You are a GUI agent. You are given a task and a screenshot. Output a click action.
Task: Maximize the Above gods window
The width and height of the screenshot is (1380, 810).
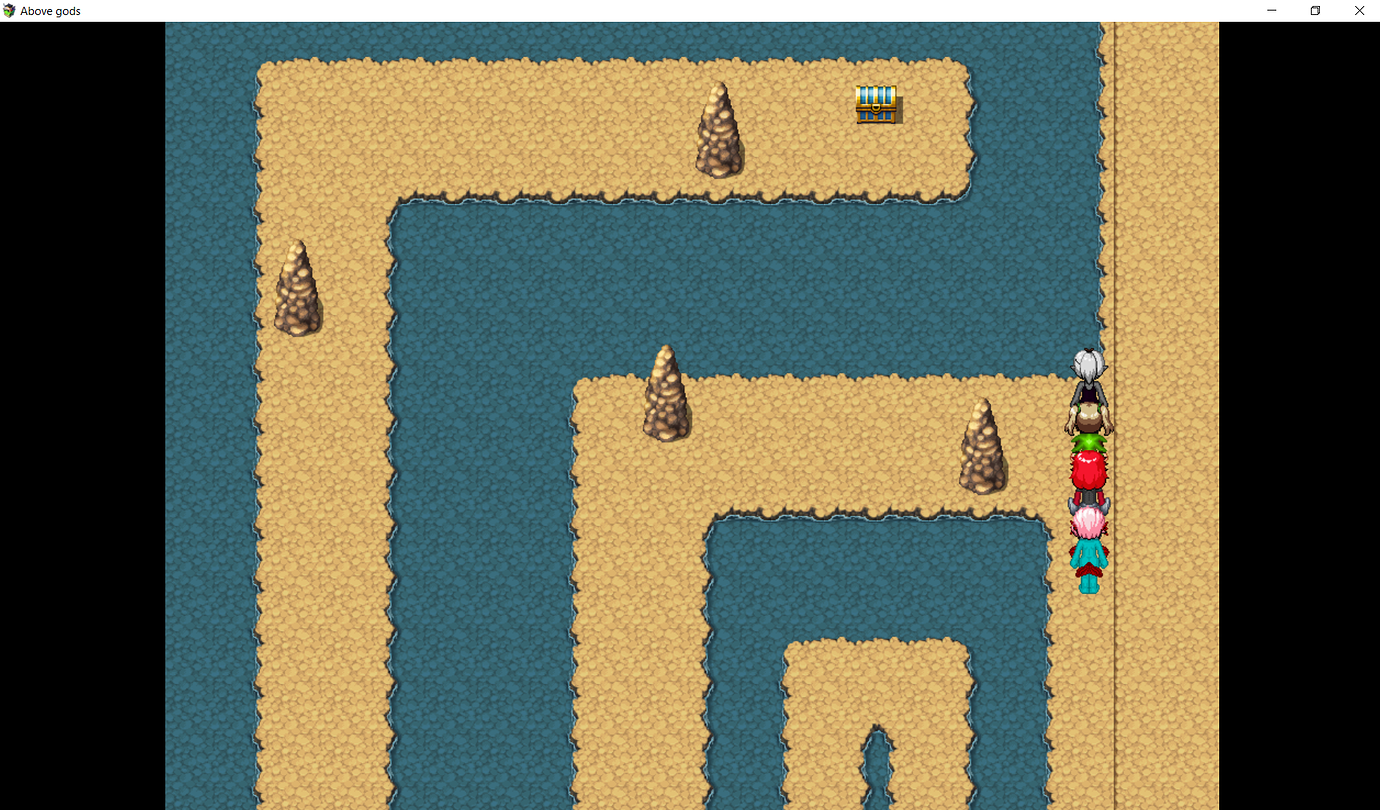(x=1315, y=10)
